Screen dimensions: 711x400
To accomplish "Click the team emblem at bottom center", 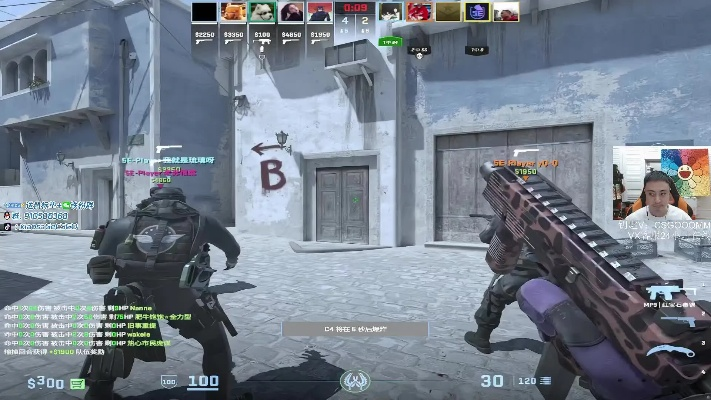I will pos(355,382).
